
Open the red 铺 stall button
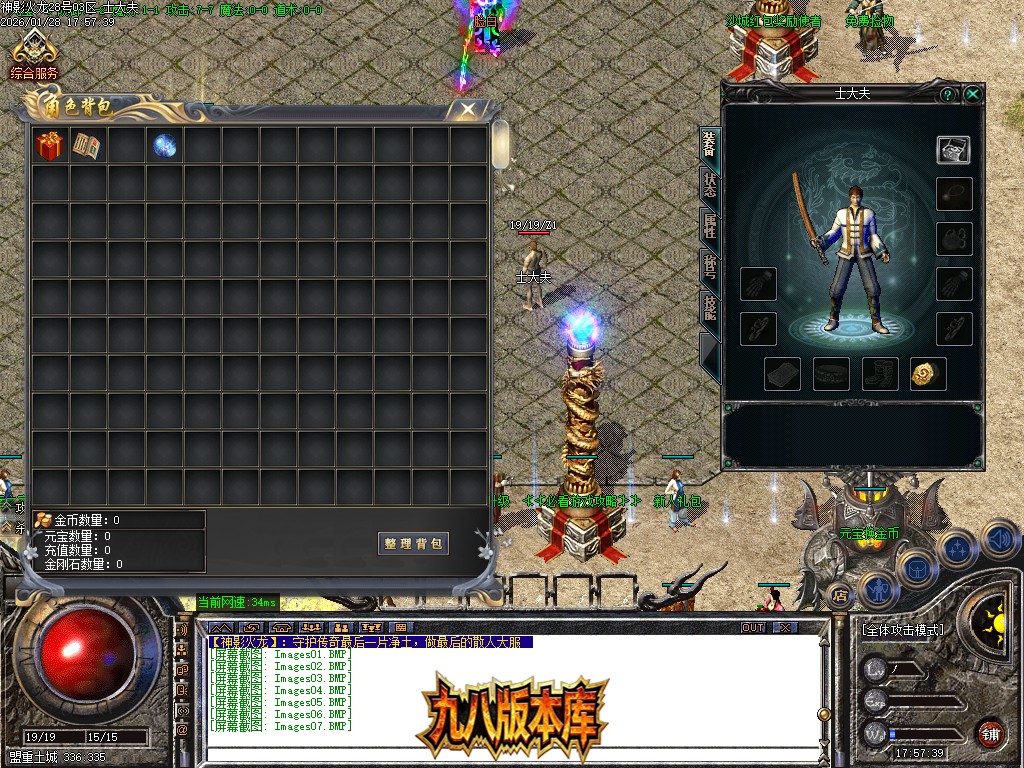point(990,733)
